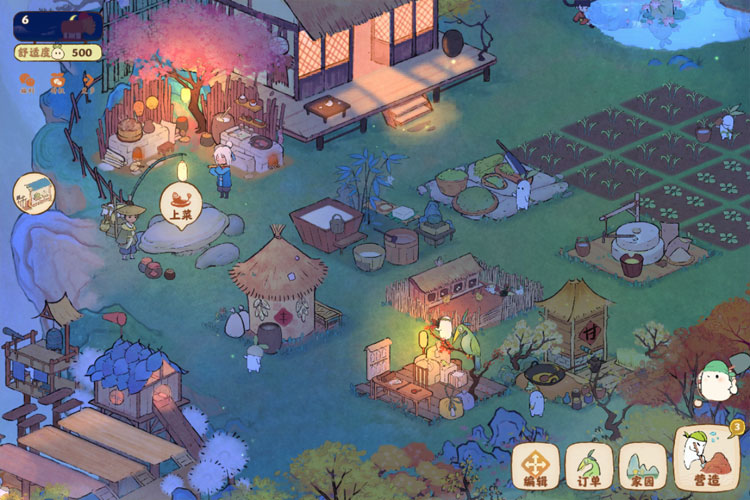Open the 家园 homestead menu
This screenshot has width=750, height=500.
642,466
